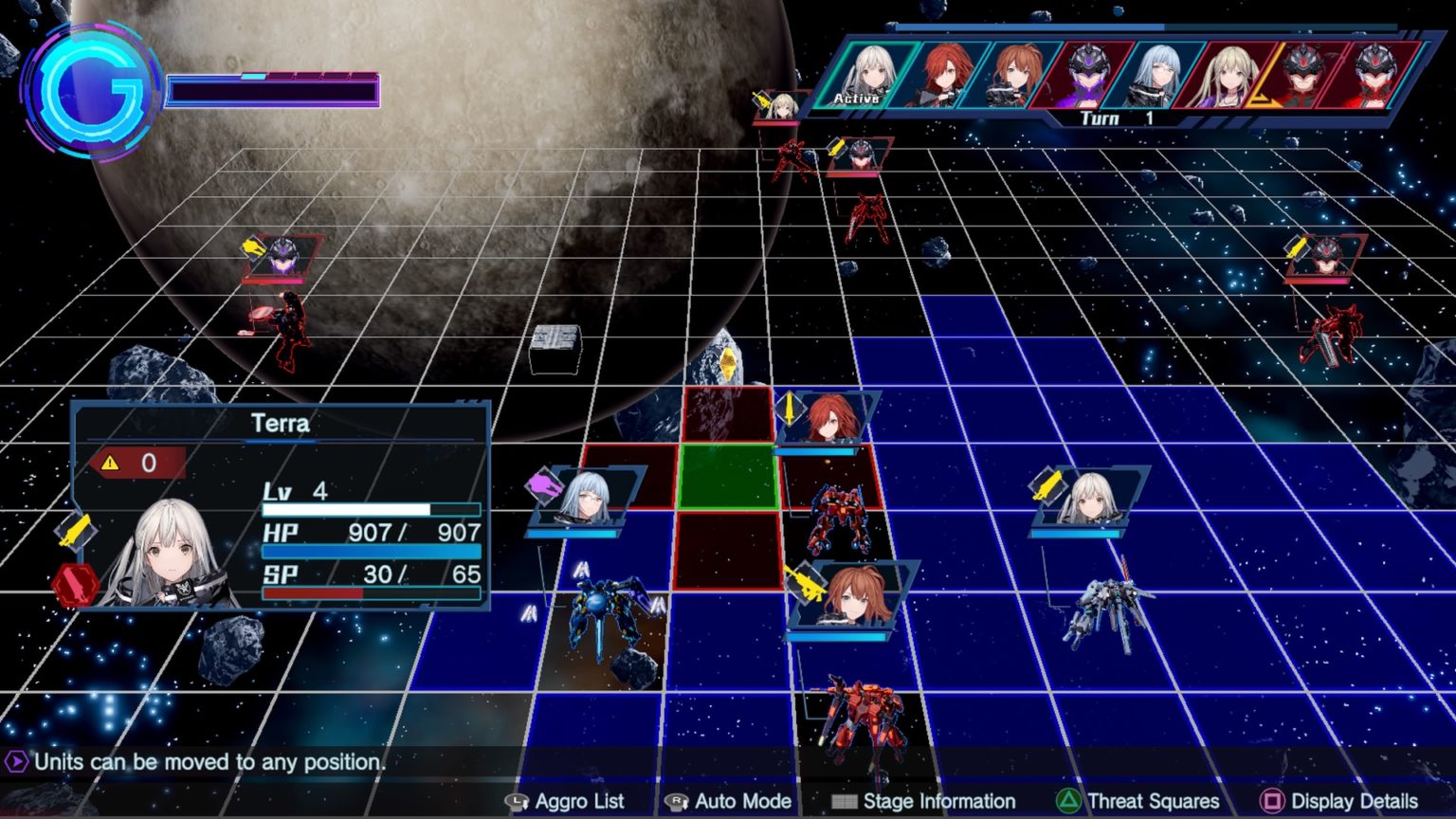Pick the brown-haired pilot in the turn order bar

click(1013, 74)
